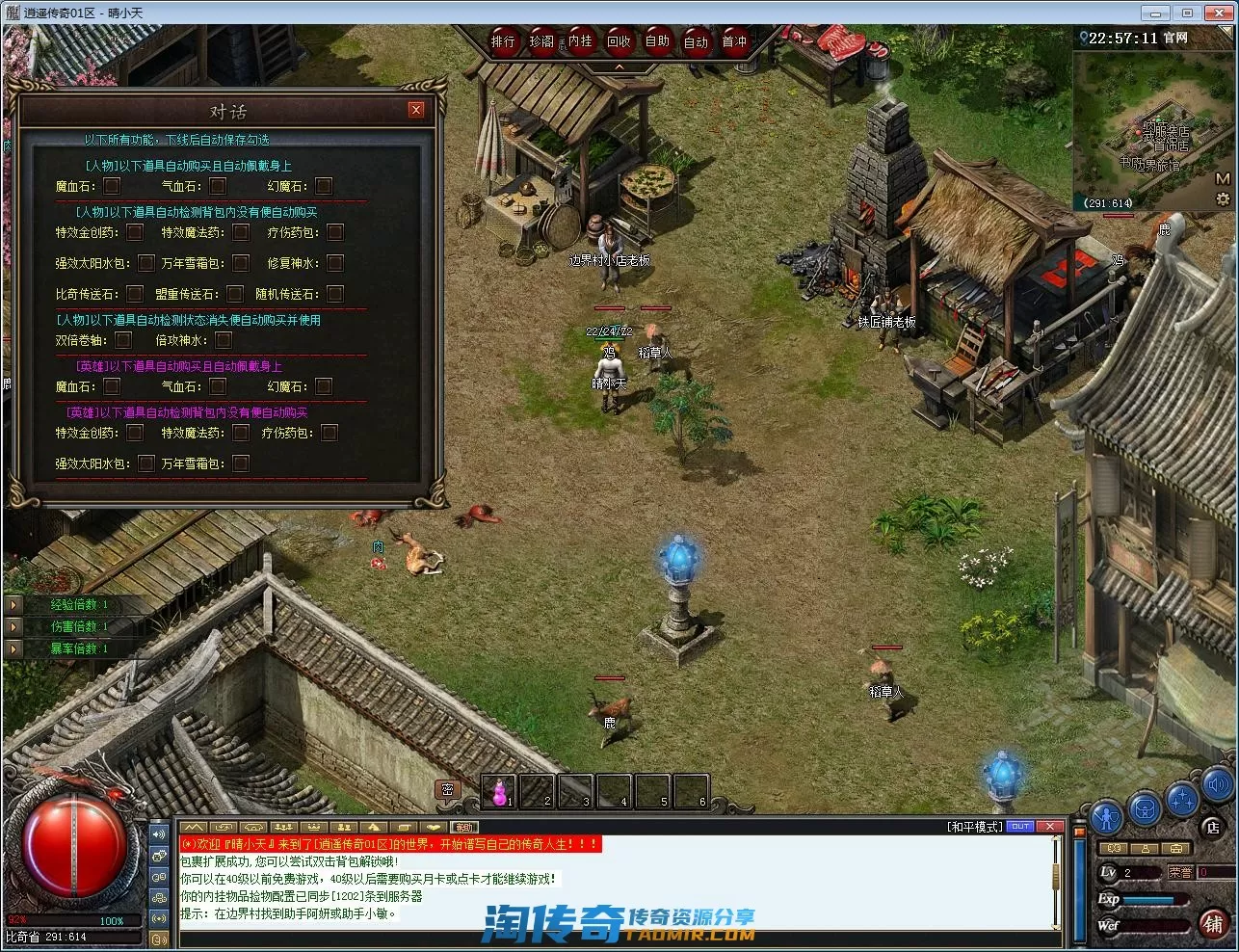
Task: Click the 内挂 button in top bar
Action: [x=580, y=41]
